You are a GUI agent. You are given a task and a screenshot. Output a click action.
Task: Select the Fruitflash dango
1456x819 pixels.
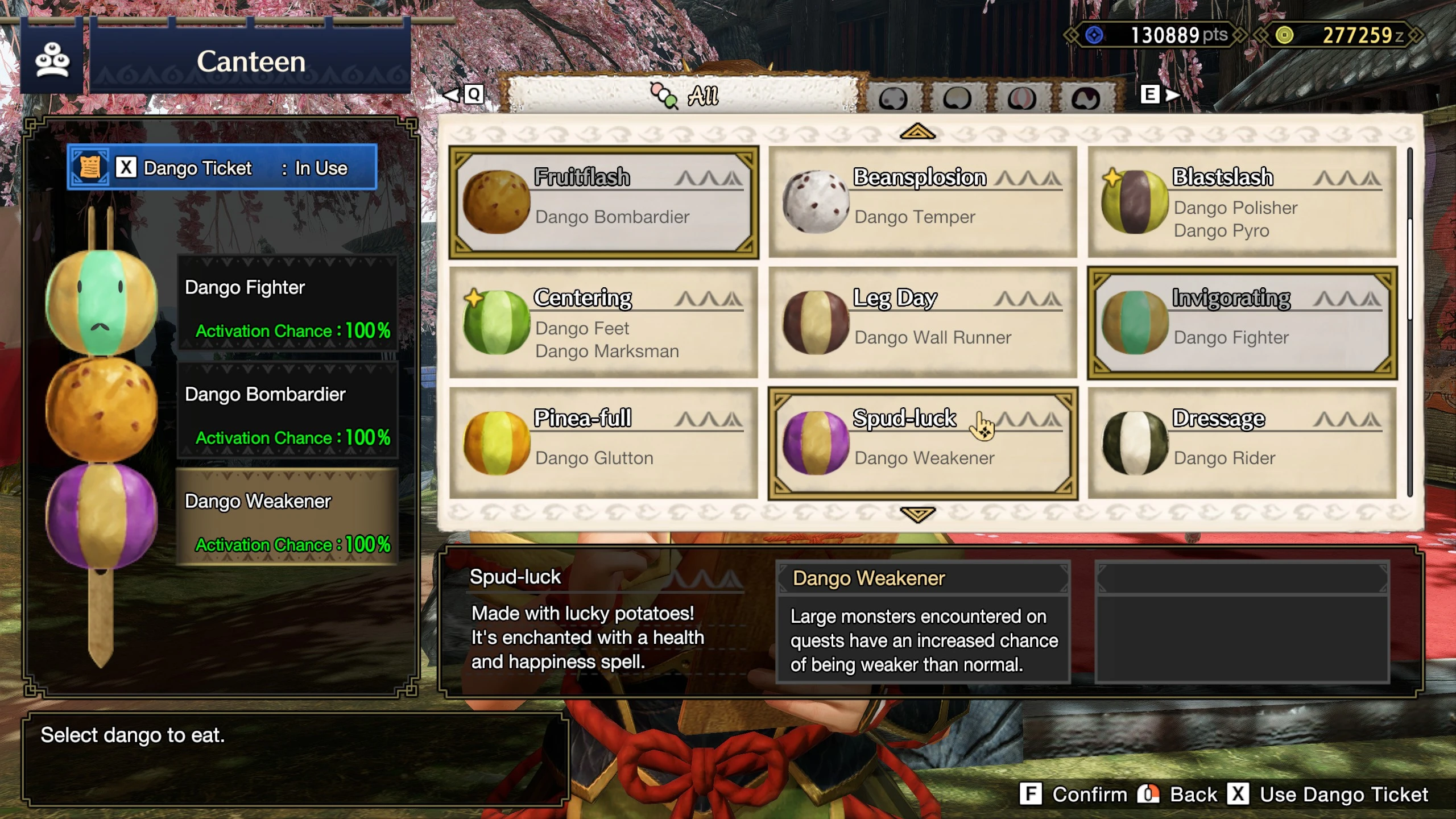(603, 202)
